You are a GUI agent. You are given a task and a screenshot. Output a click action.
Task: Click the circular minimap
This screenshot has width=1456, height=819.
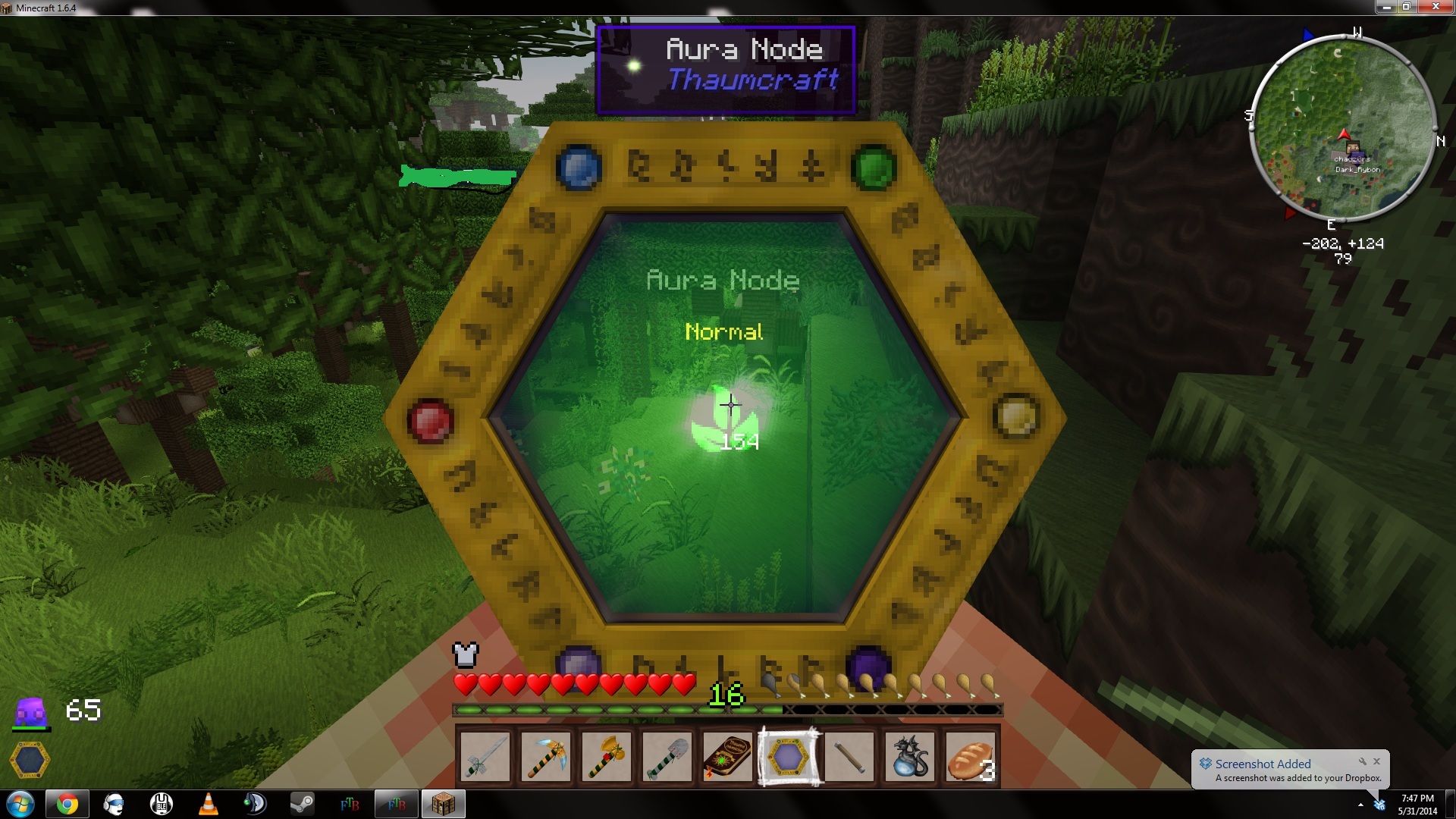pyautogui.click(x=1342, y=127)
